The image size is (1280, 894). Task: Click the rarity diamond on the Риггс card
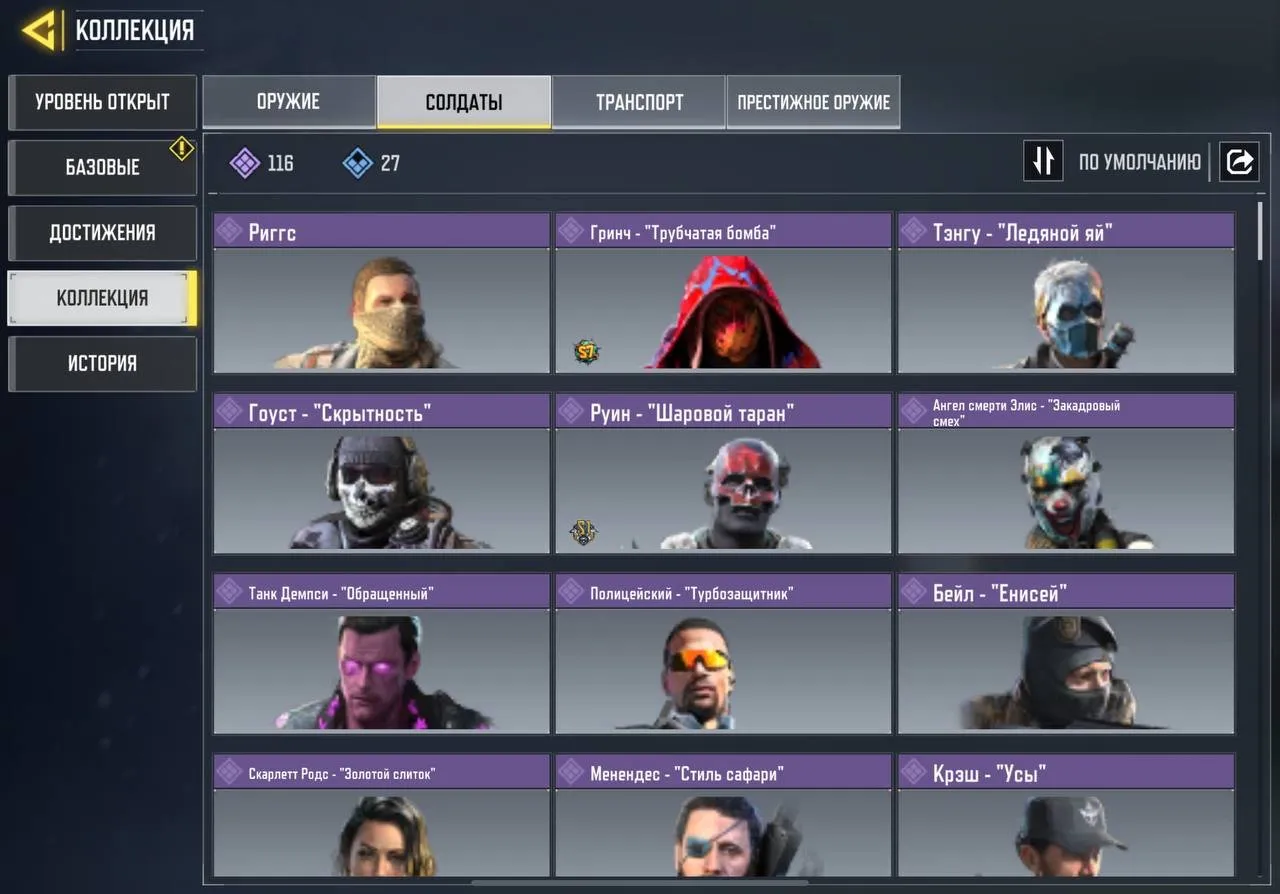(230, 231)
